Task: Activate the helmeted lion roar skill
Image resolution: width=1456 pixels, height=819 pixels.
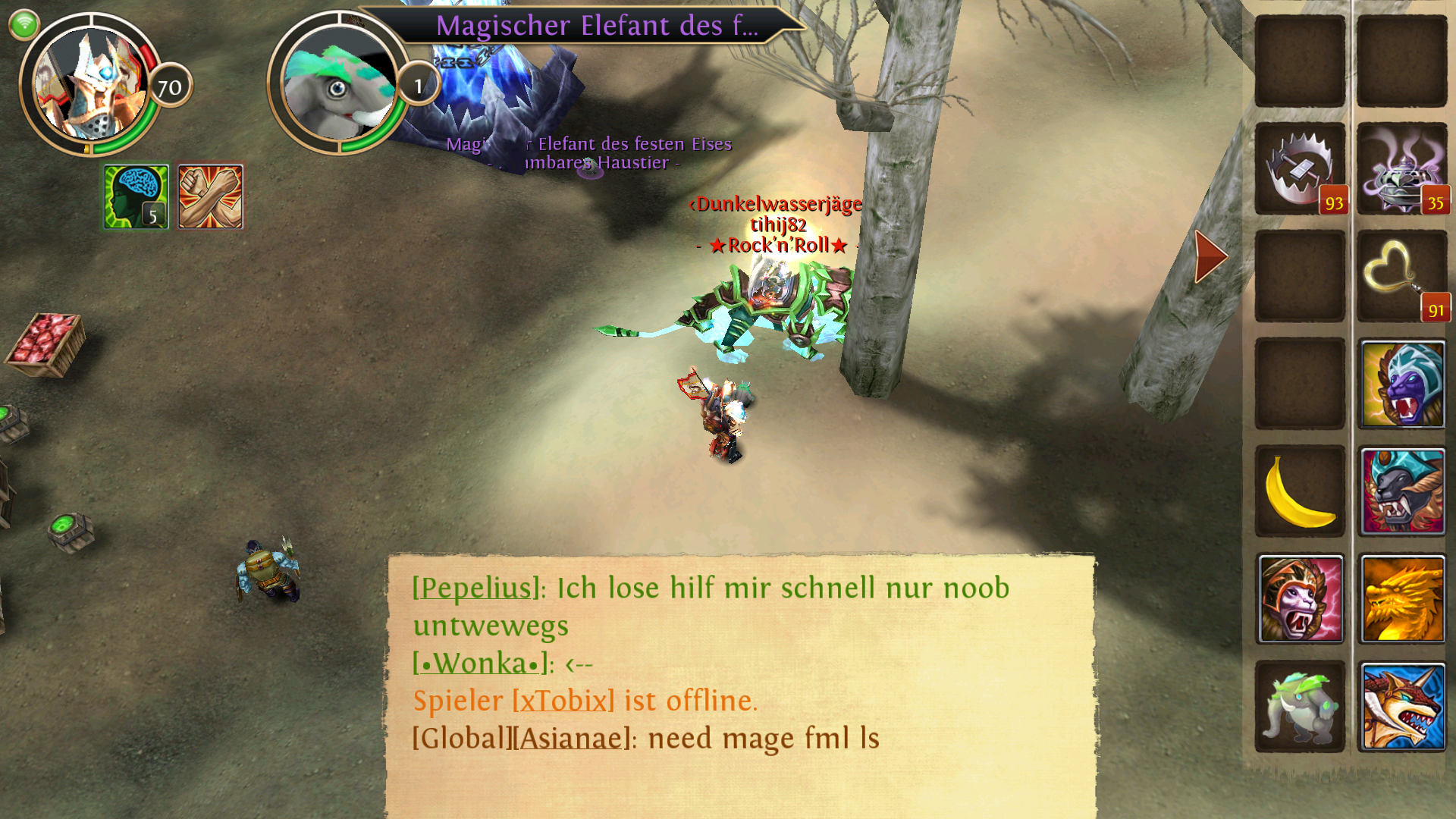Action: coord(1300,599)
